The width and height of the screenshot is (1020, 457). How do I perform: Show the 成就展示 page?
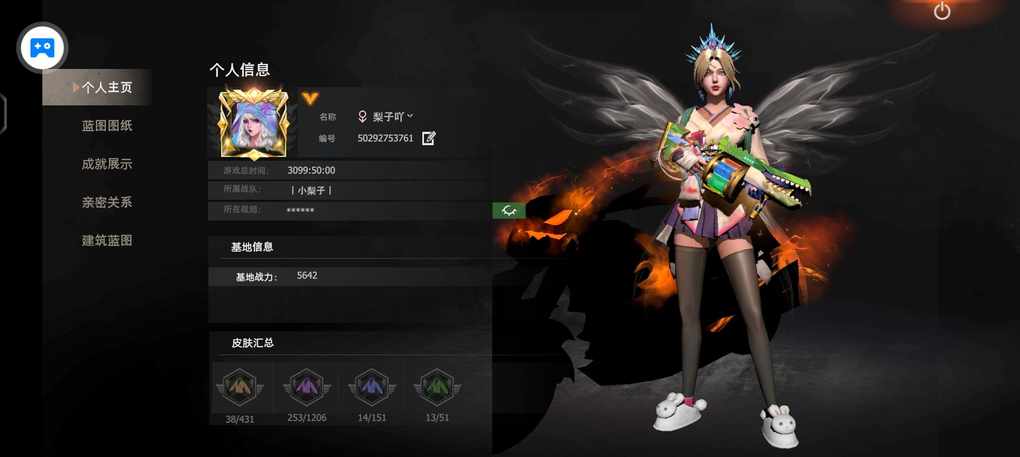[x=107, y=164]
